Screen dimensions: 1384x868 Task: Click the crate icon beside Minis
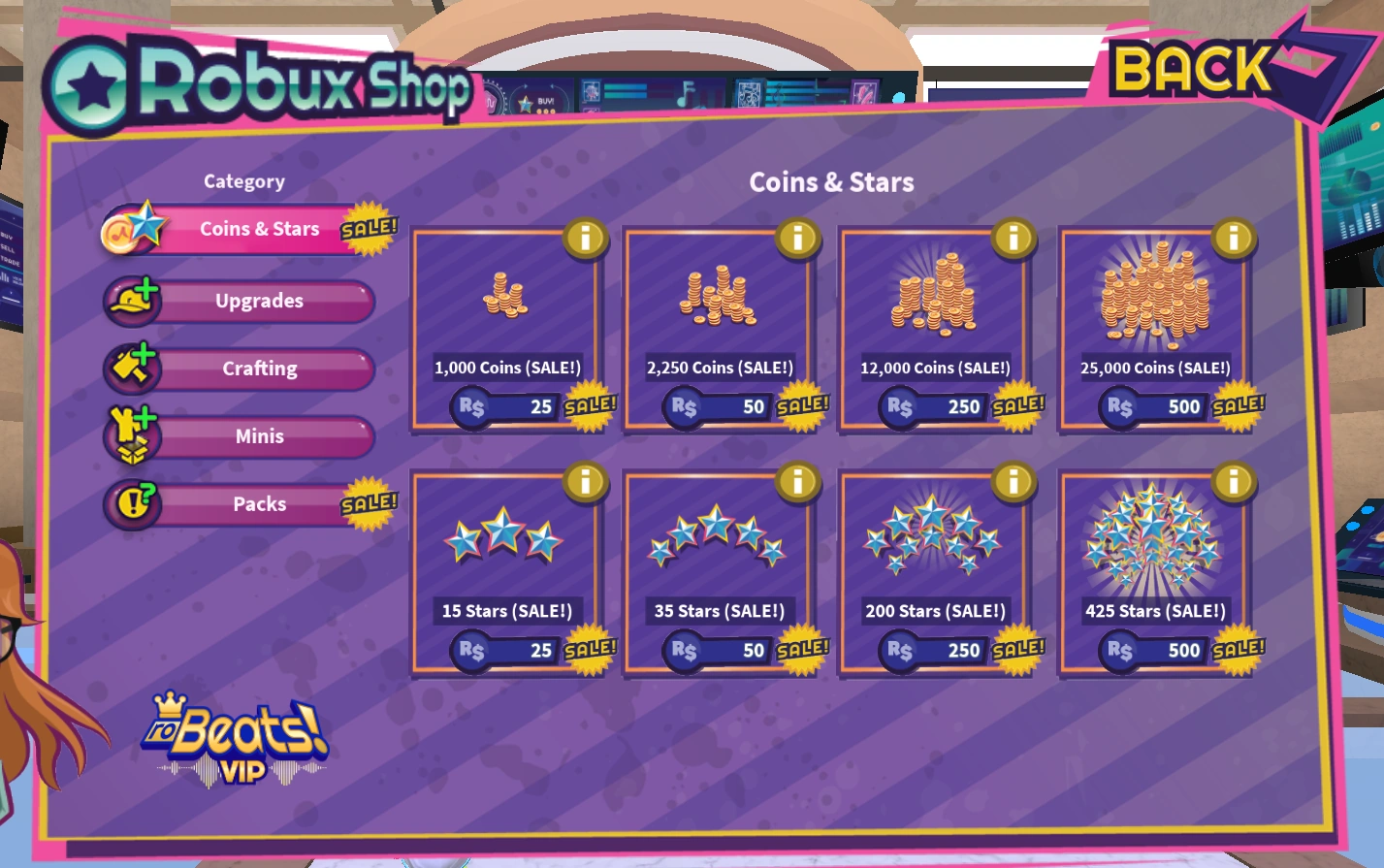[132, 434]
